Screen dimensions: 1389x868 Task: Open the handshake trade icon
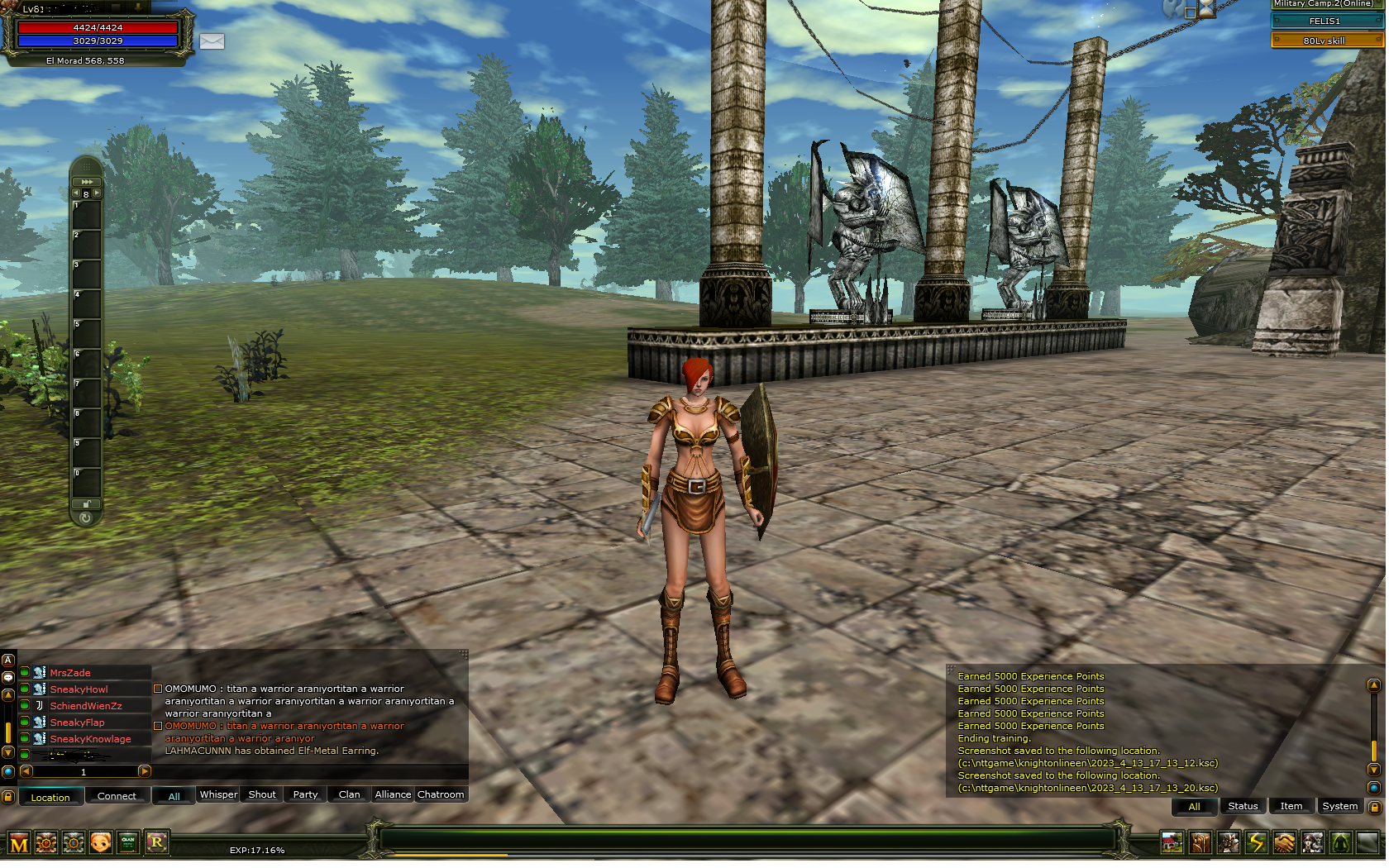click(x=1284, y=843)
